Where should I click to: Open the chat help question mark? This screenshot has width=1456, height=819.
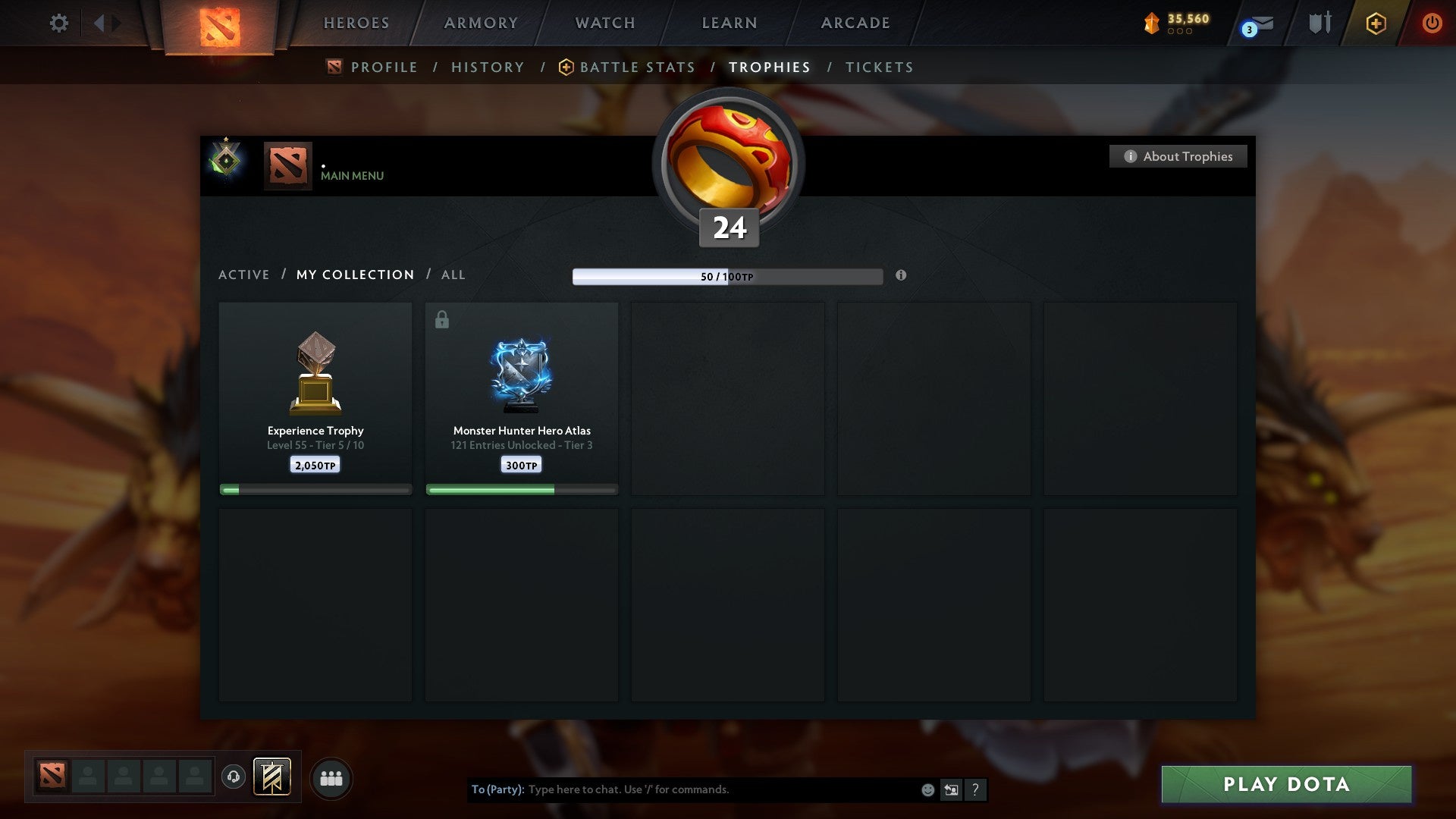pos(975,789)
